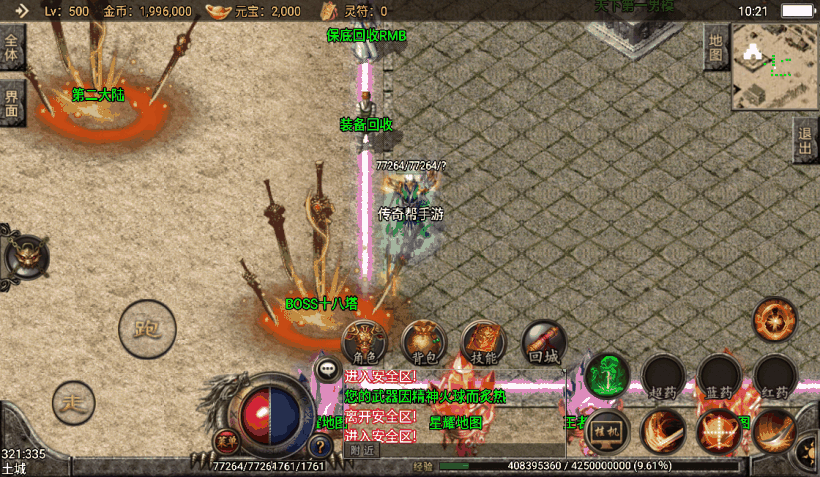
Task: Click the question mark help button
Action: tap(320, 446)
